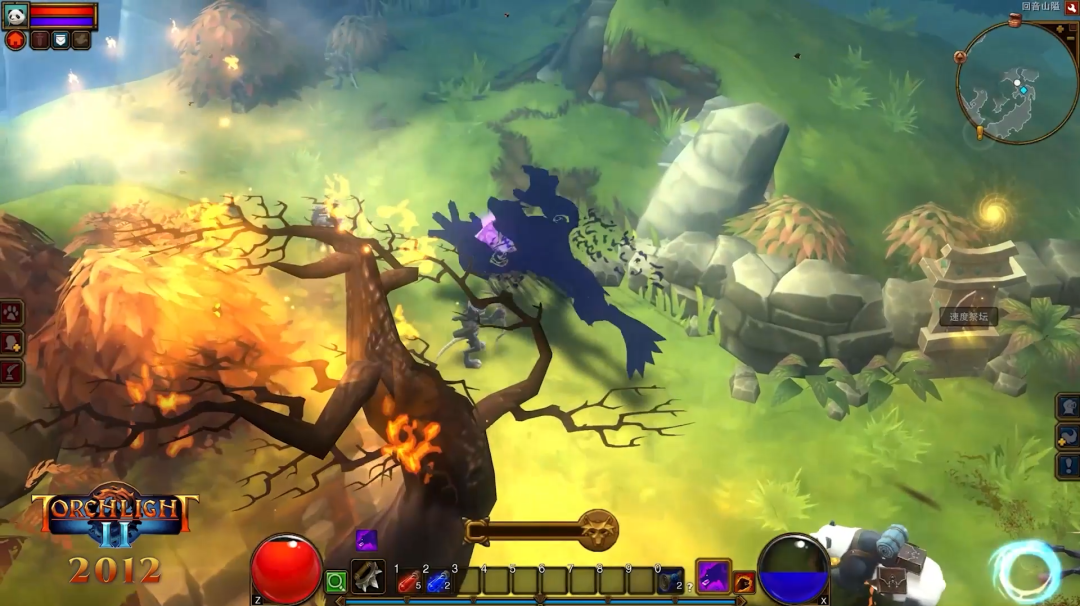Use the blue scroll in hotbar slot 0
This screenshot has height=606, width=1080.
tap(670, 580)
